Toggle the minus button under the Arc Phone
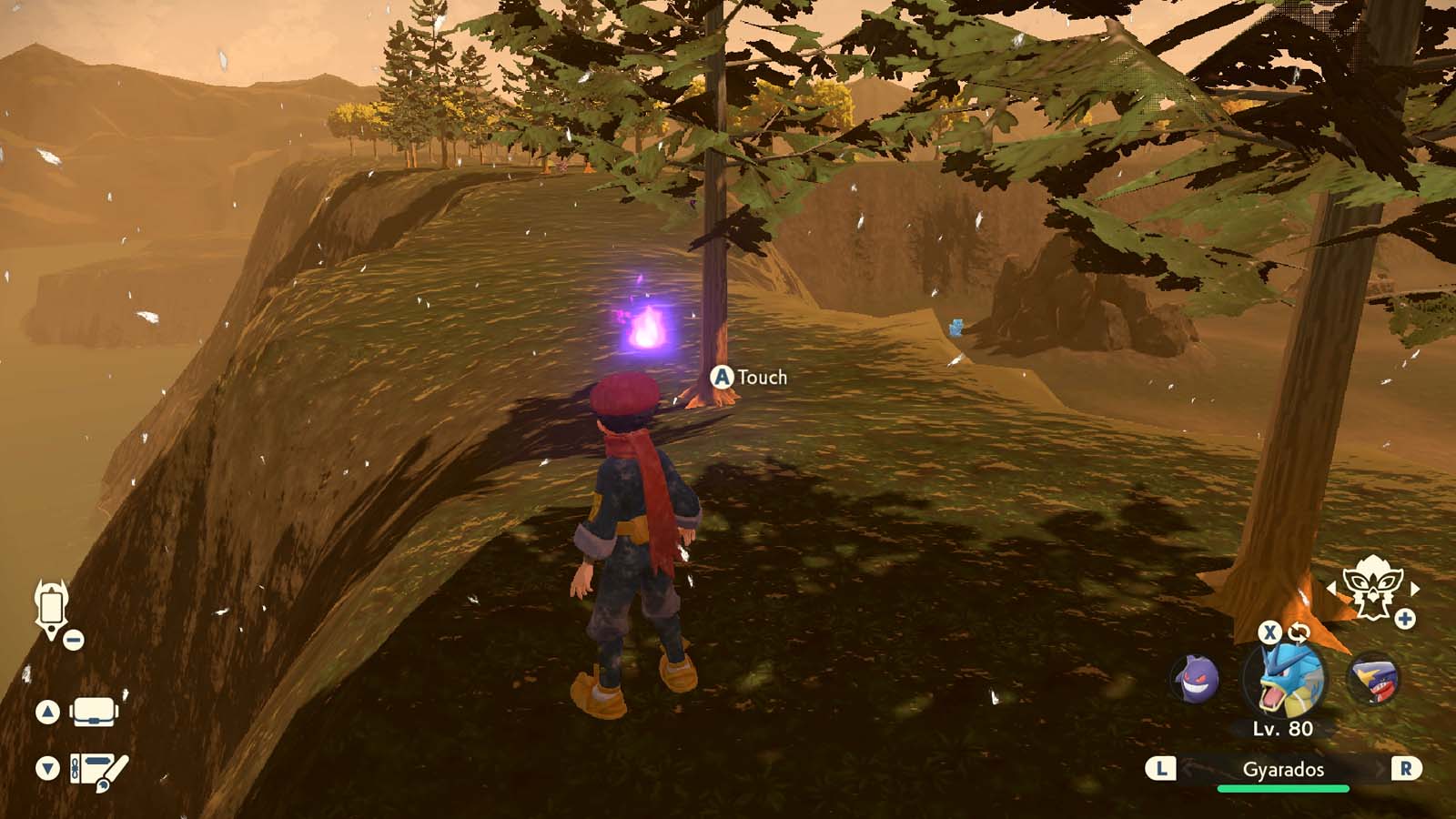 click(x=73, y=640)
